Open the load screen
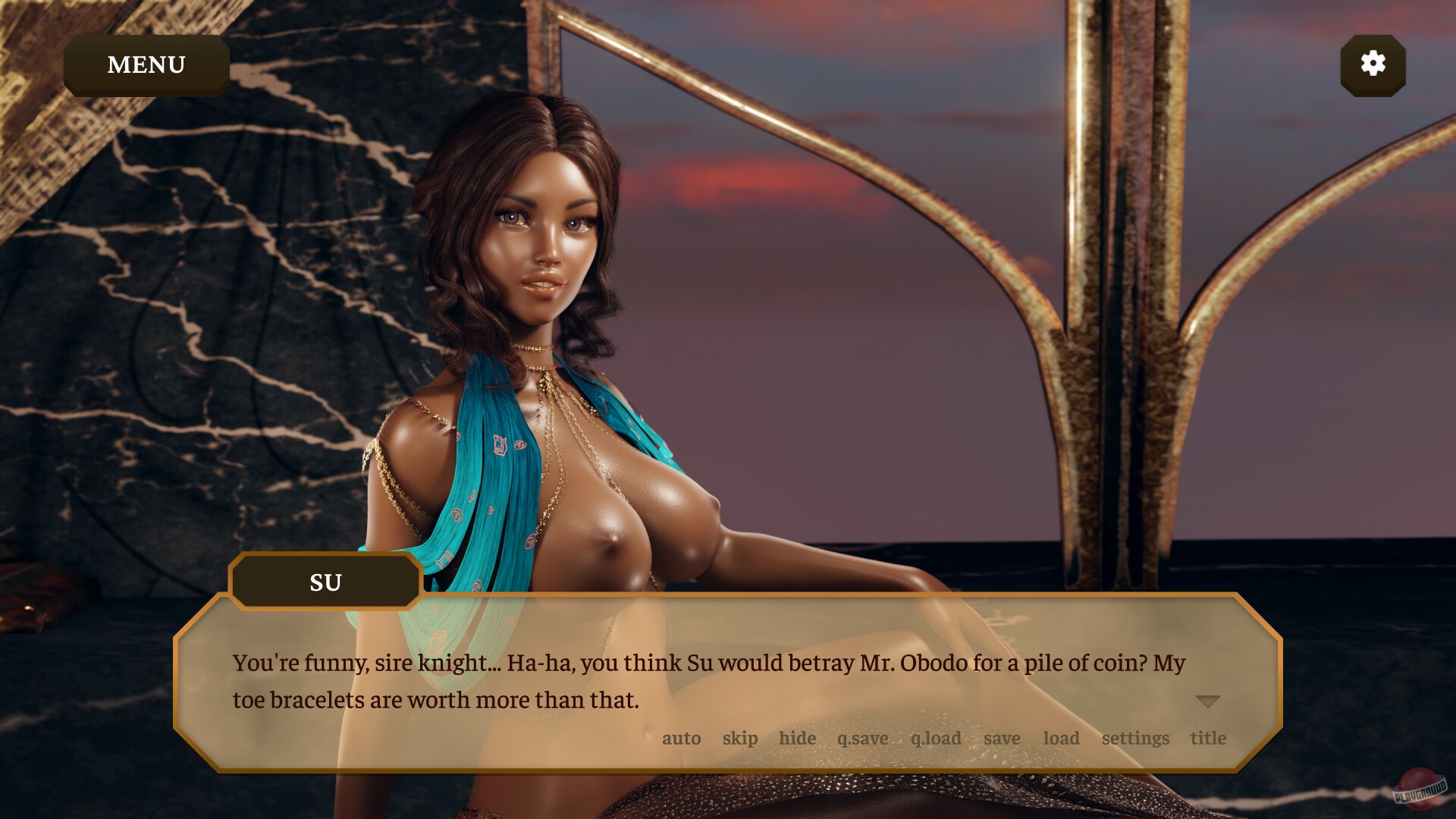Image resolution: width=1456 pixels, height=819 pixels. coord(1061,738)
